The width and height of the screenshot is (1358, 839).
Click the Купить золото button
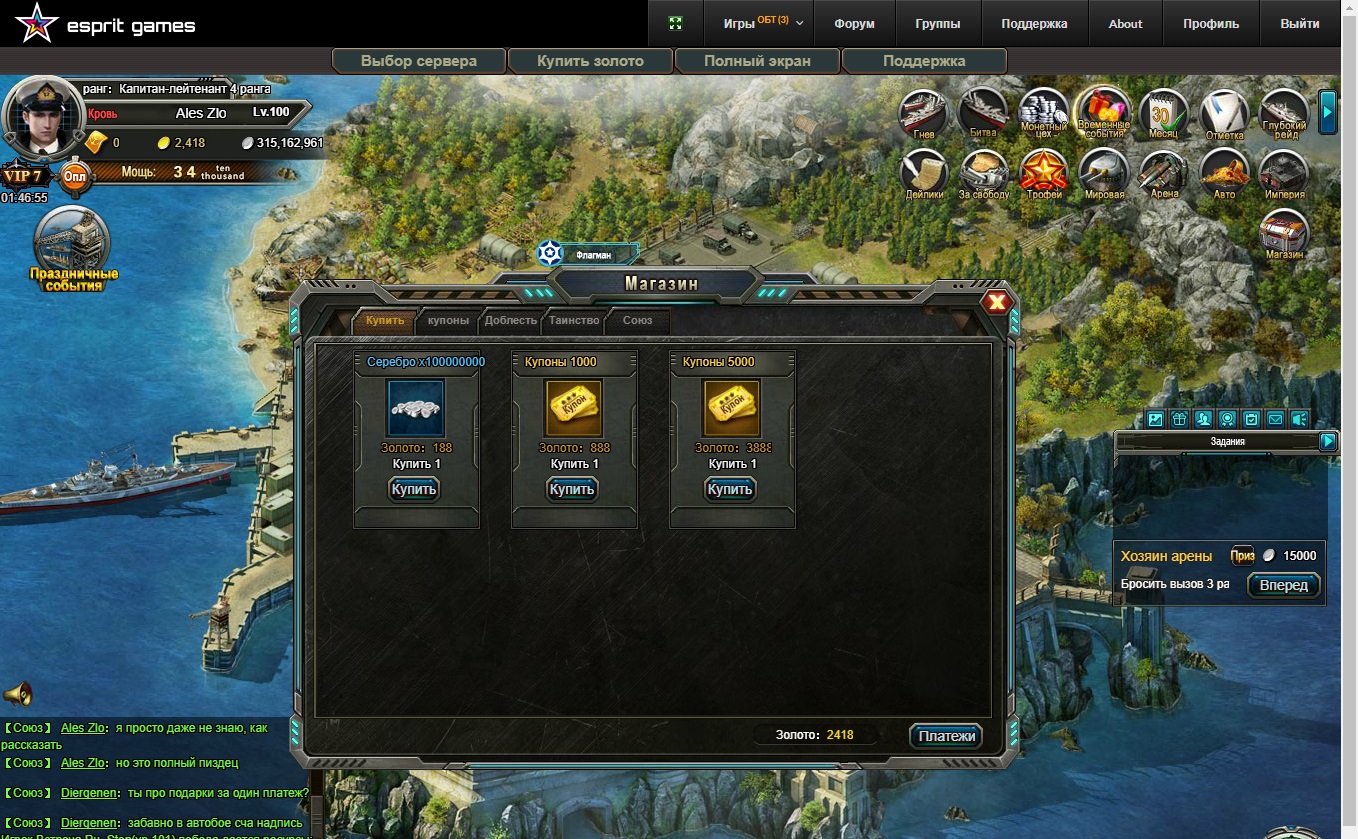point(590,61)
